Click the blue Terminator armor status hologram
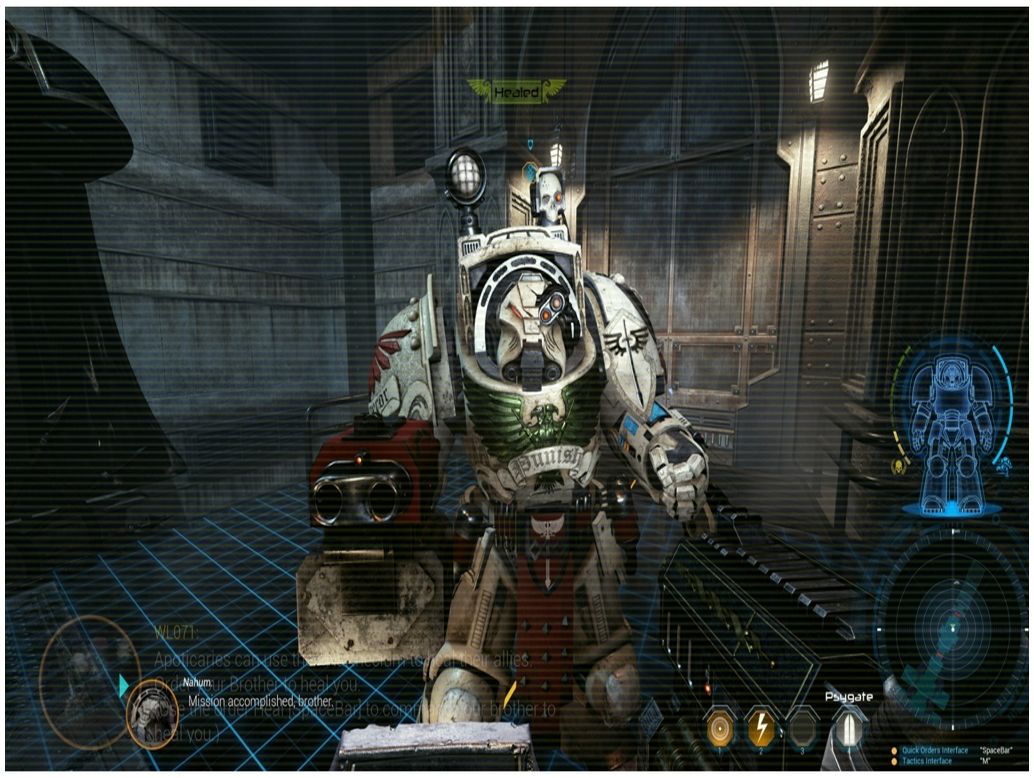Viewport: 1034px width, 778px height. (x=951, y=423)
